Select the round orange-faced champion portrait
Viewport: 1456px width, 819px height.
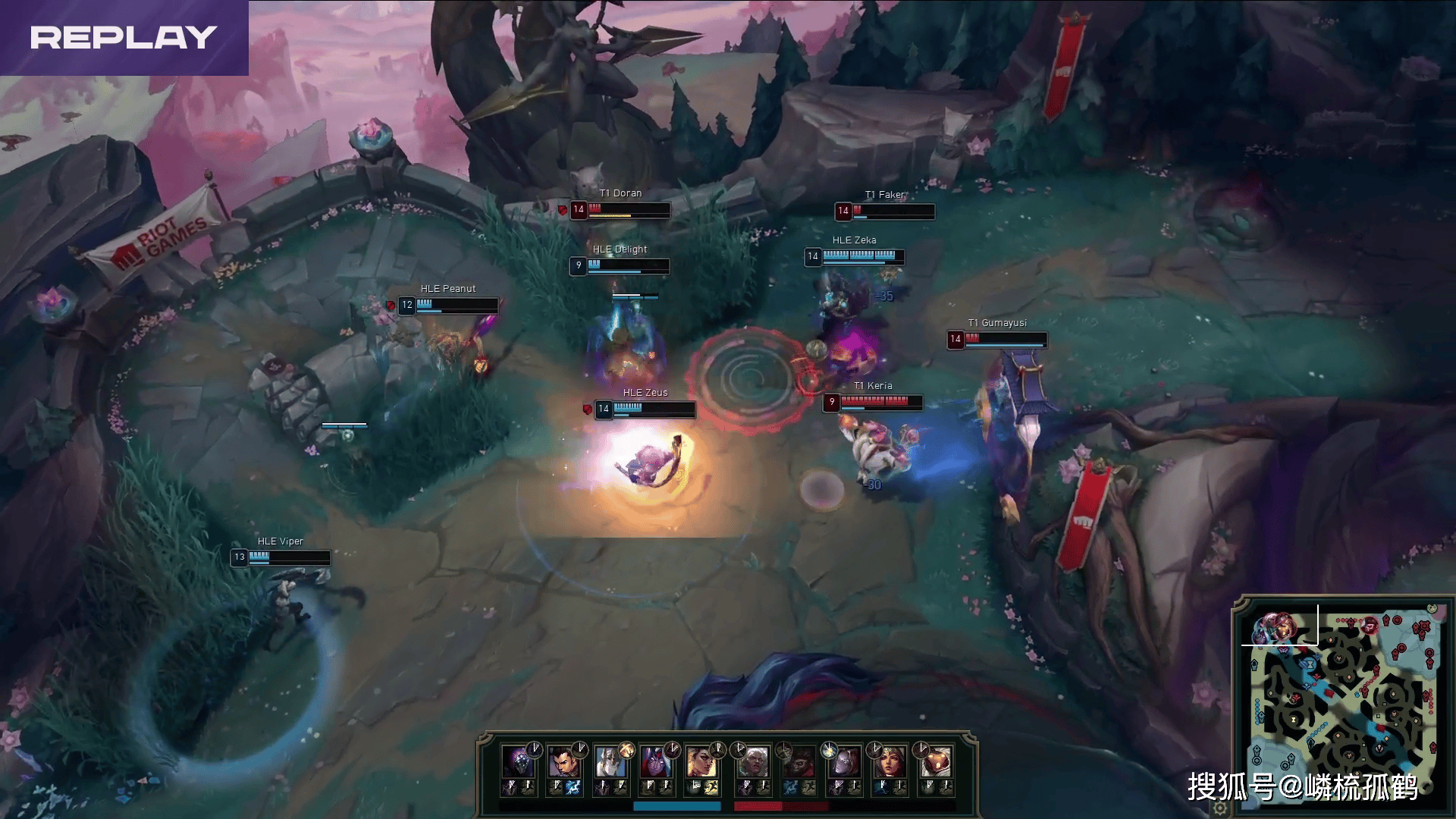[x=934, y=761]
